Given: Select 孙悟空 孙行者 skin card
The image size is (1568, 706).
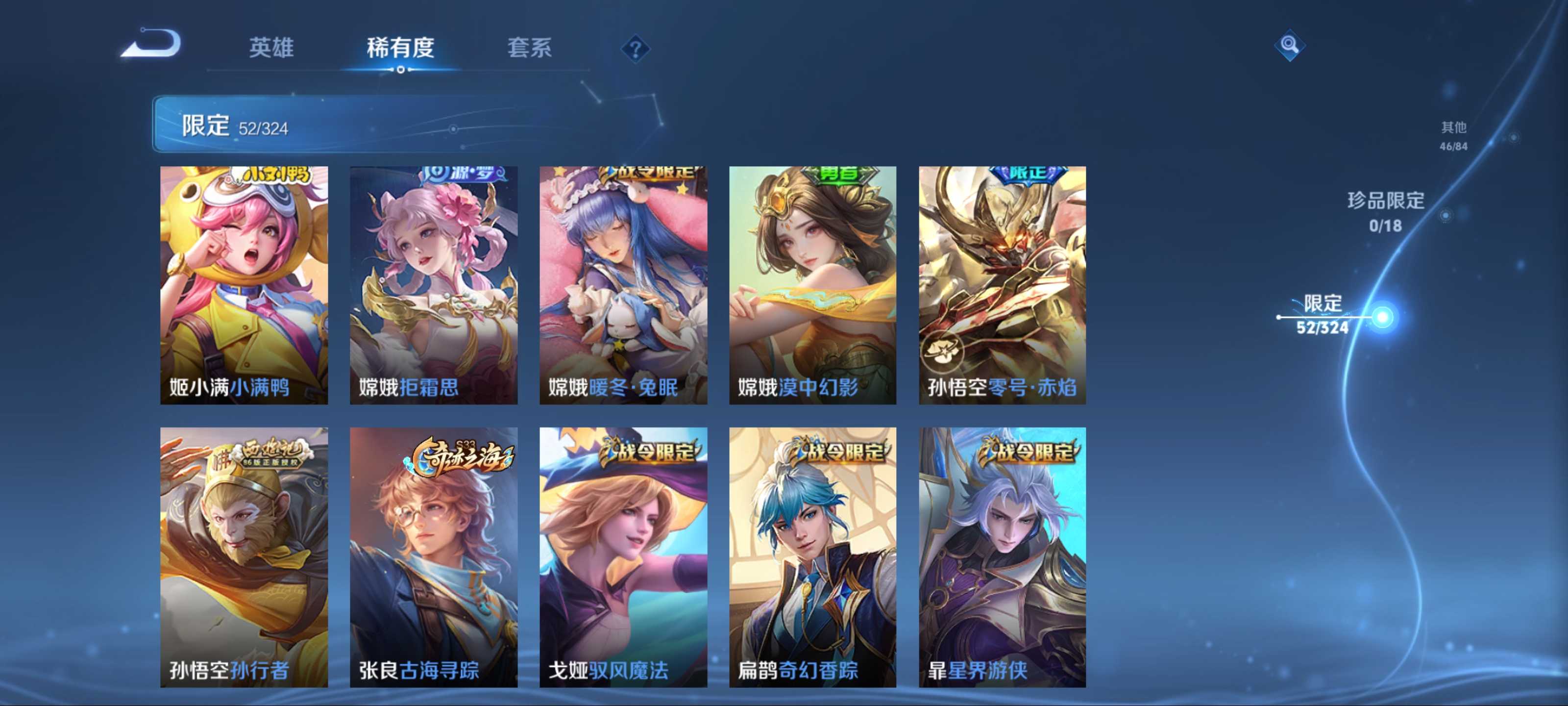Looking at the screenshot, I should 244,557.
